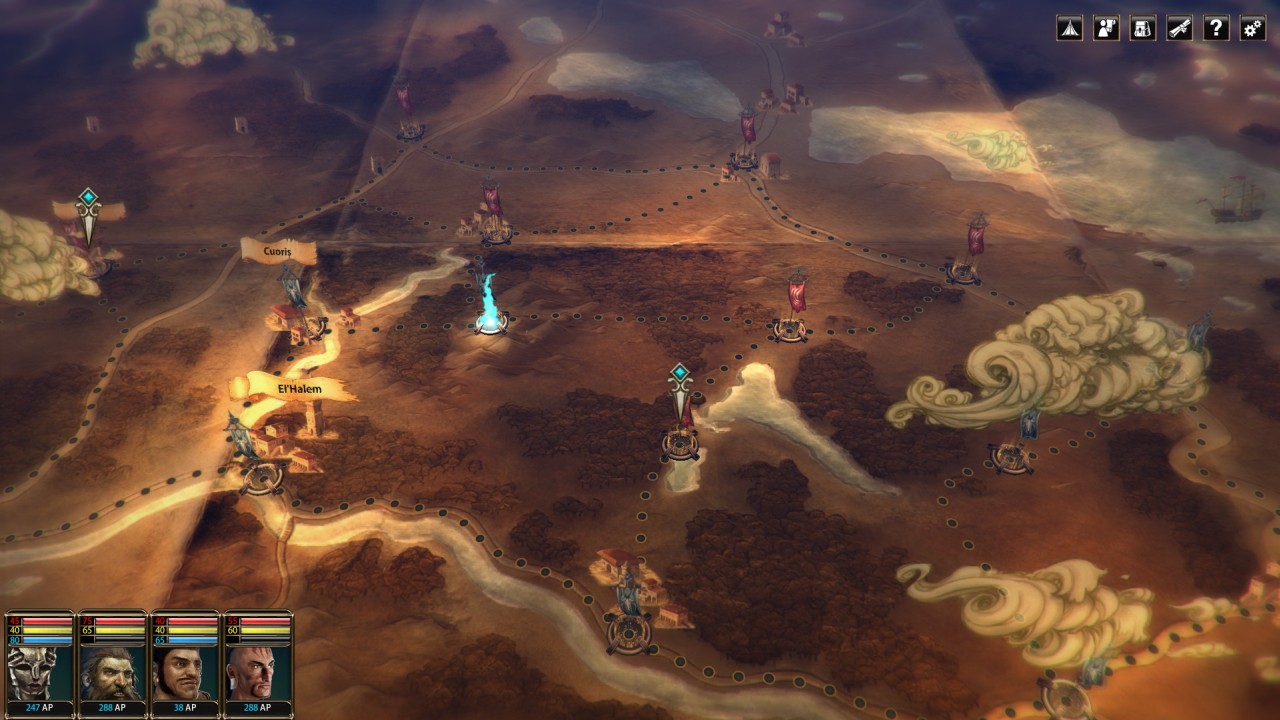This screenshot has width=1280, height=720.
Task: Open the quest scroll journal
Action: click(1179, 28)
